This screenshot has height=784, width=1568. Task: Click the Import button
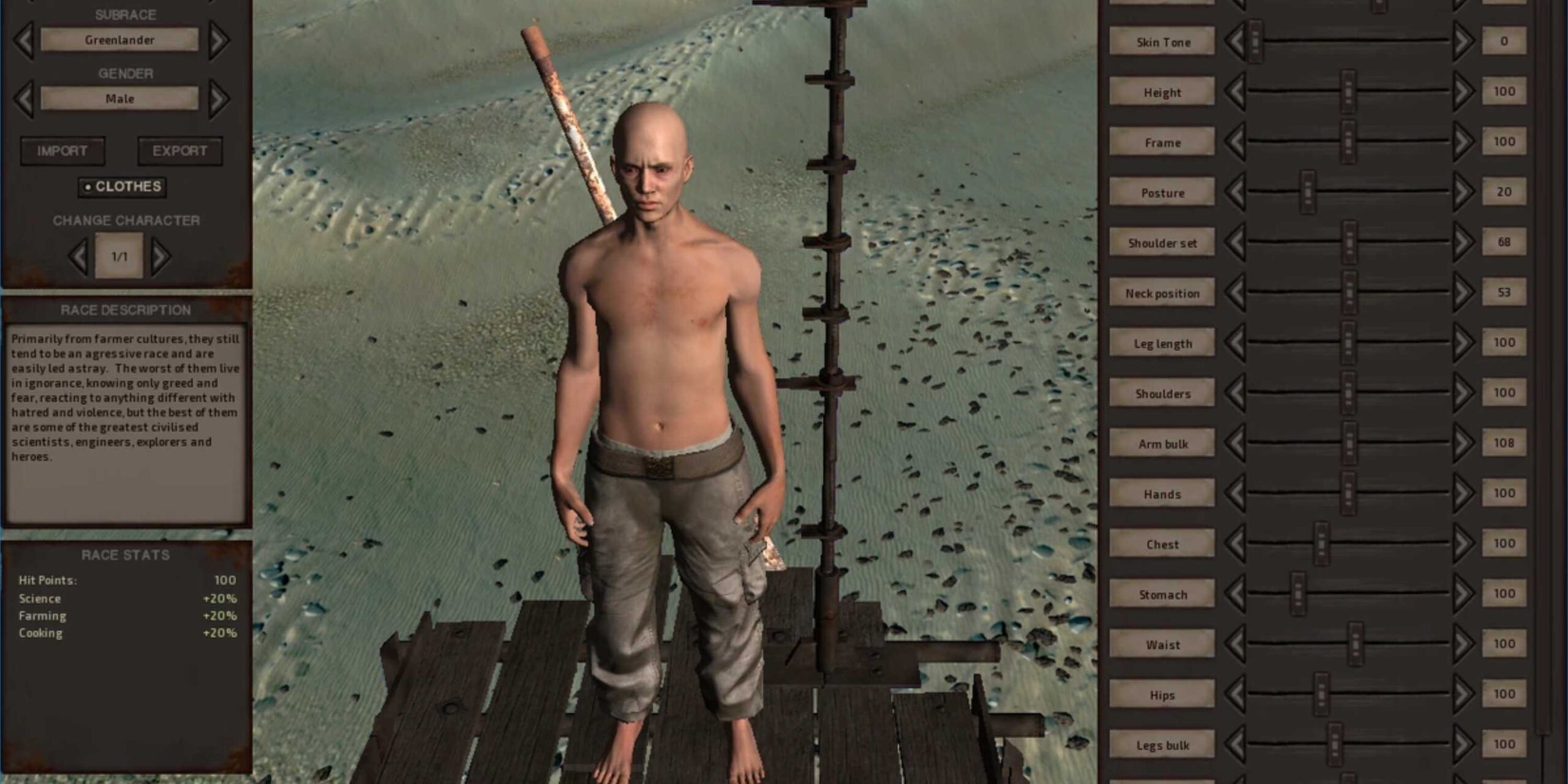click(x=61, y=151)
